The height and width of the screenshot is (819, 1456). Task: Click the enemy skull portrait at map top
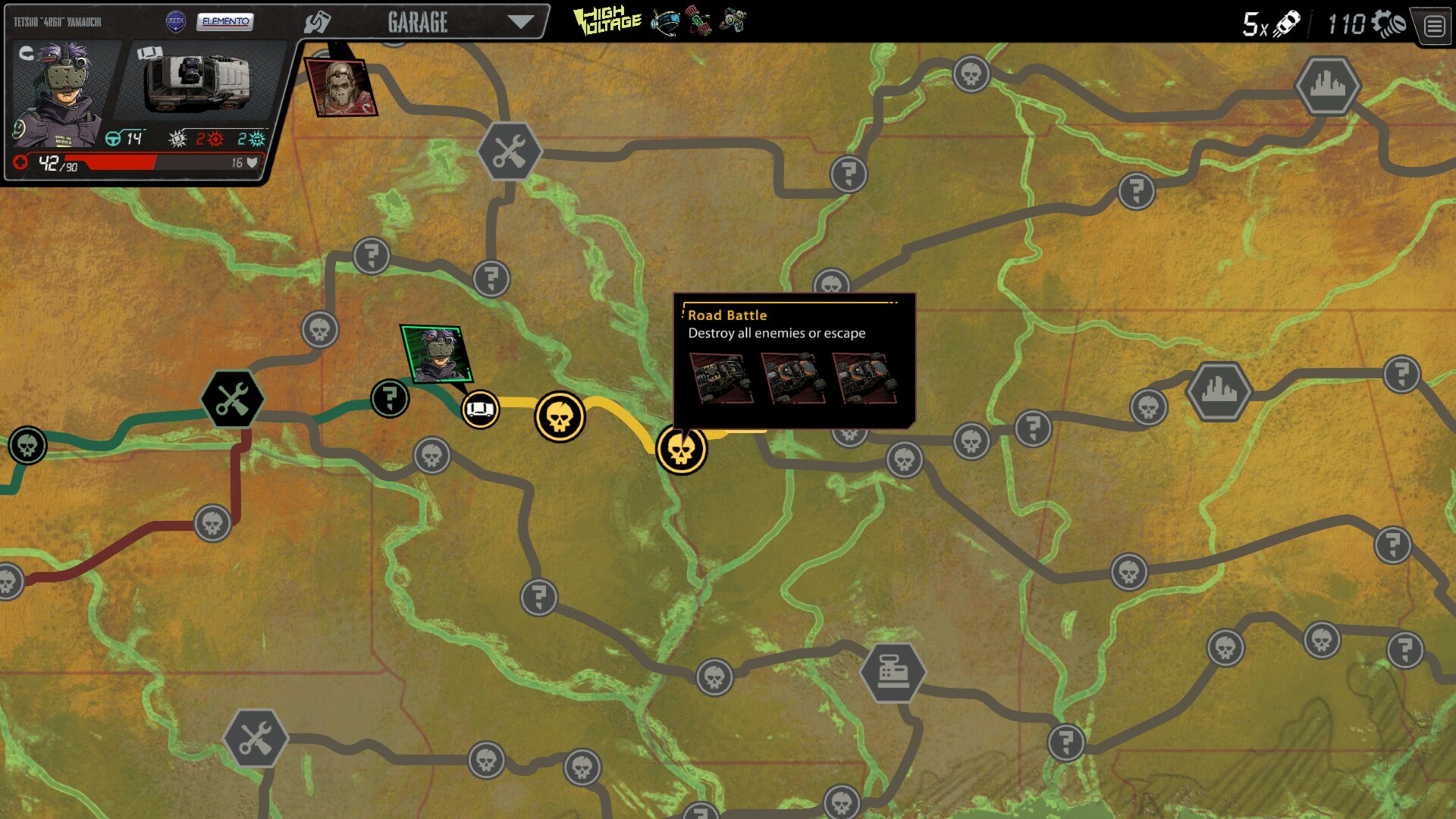point(341,89)
